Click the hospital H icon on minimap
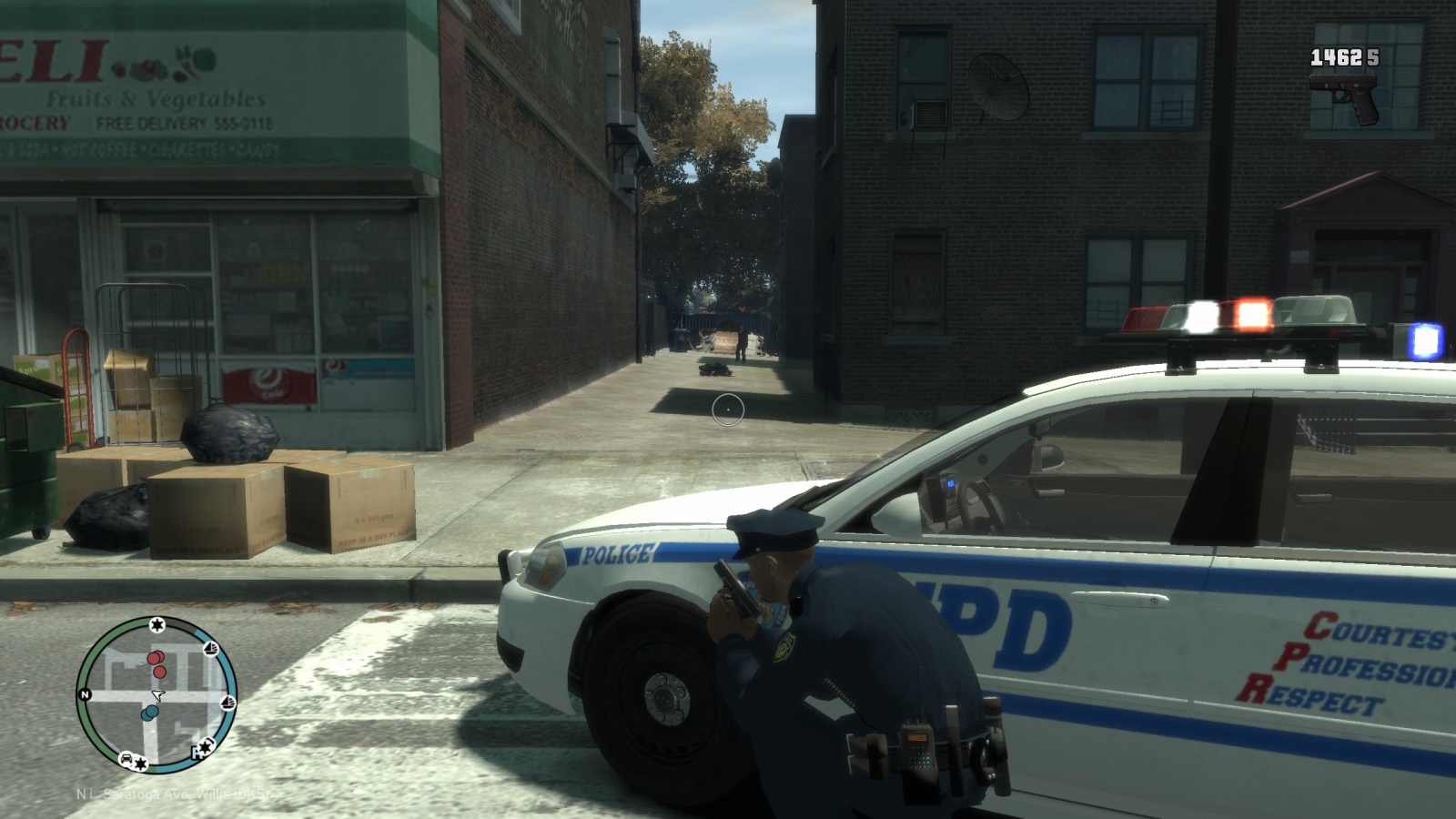Image resolution: width=1456 pixels, height=819 pixels. [x=197, y=752]
